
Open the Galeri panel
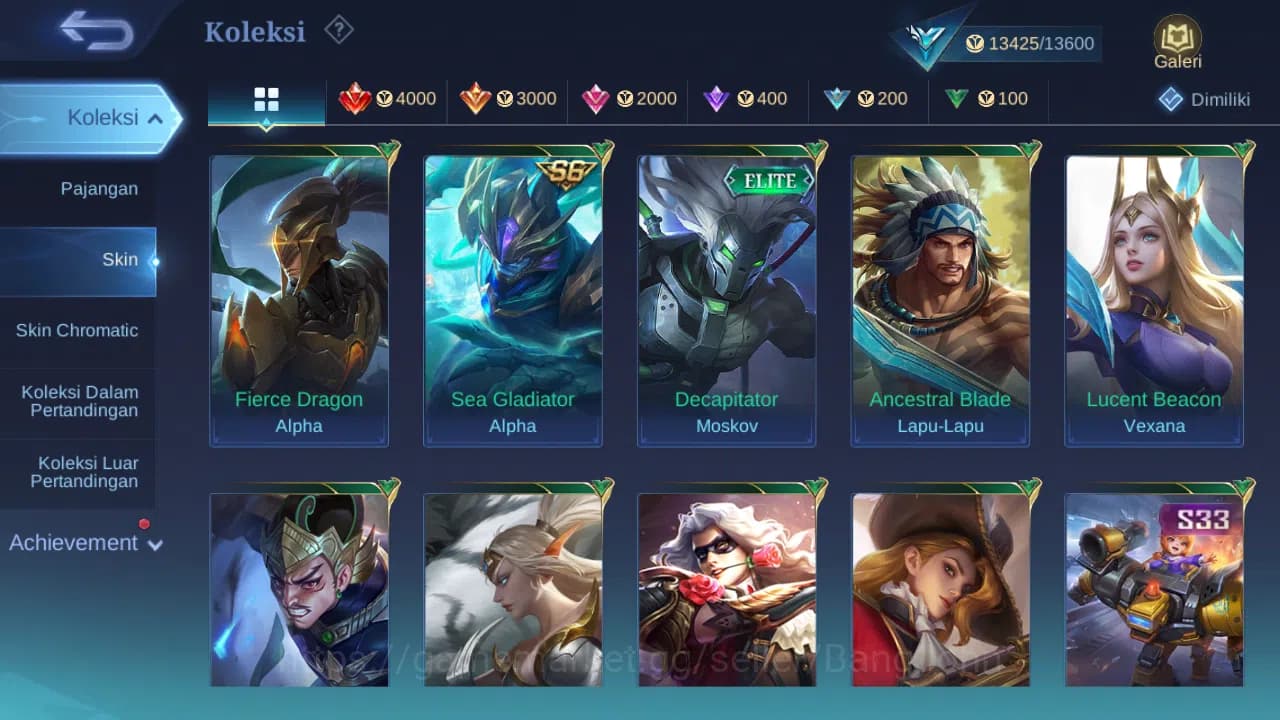1176,40
